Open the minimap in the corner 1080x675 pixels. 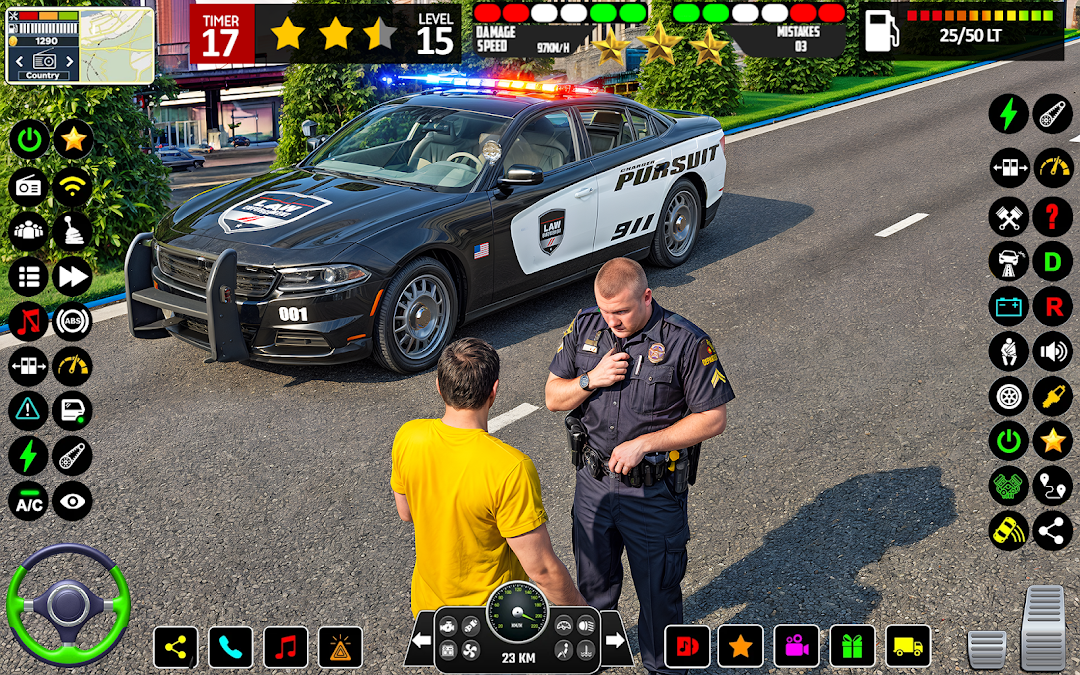pos(80,45)
